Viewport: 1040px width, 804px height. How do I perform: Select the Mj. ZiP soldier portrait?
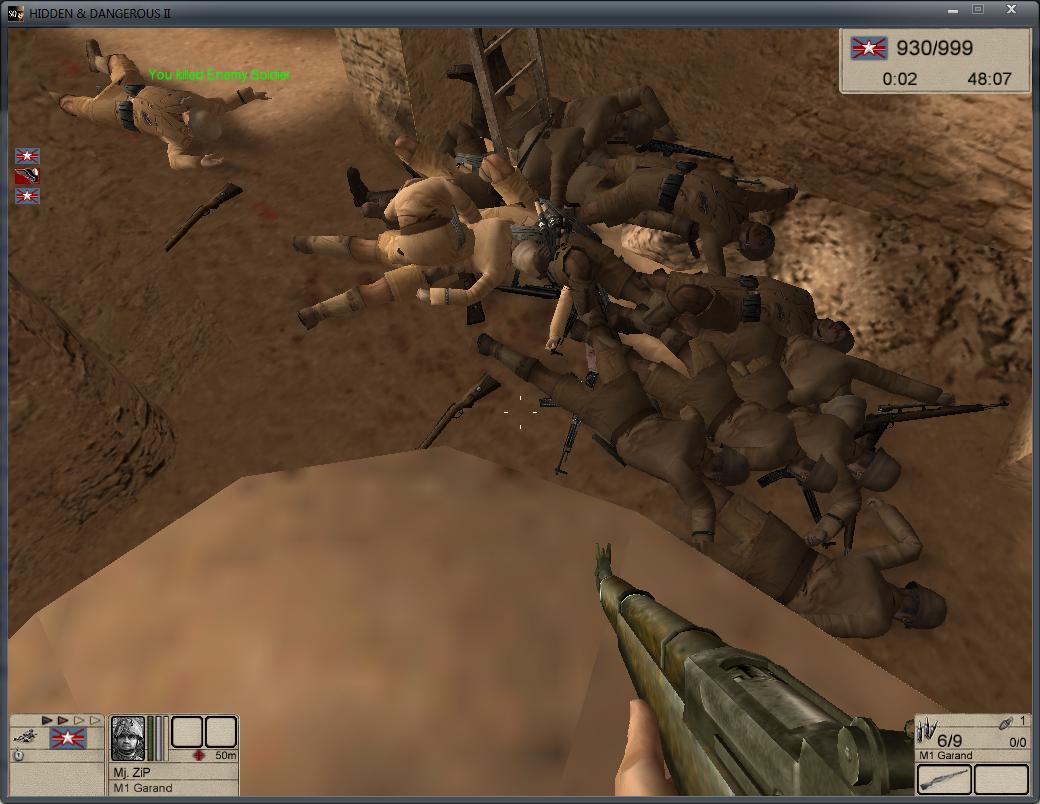[x=128, y=738]
